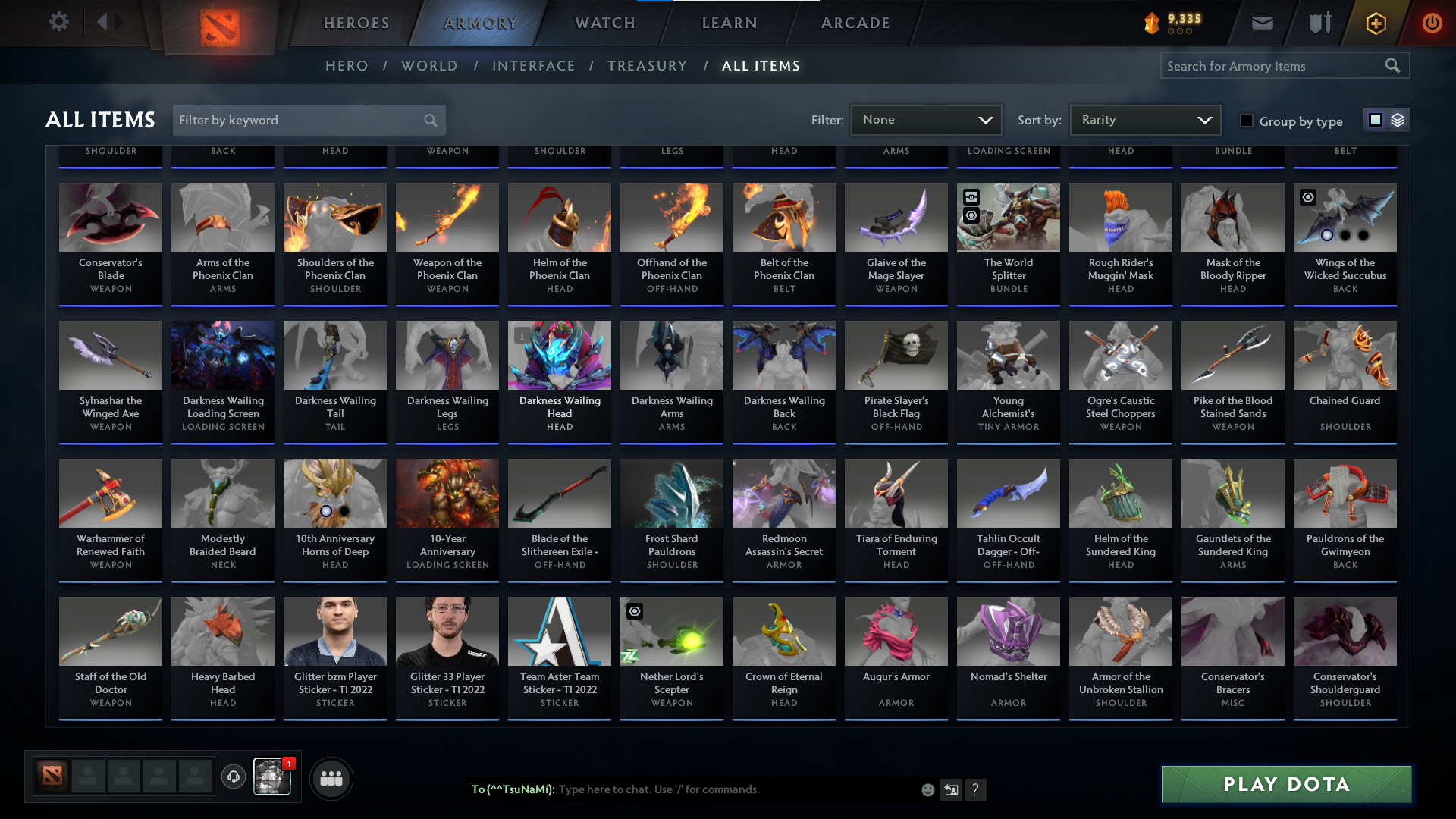Switch to stacked layers view mode
The image size is (1456, 819).
click(x=1396, y=120)
